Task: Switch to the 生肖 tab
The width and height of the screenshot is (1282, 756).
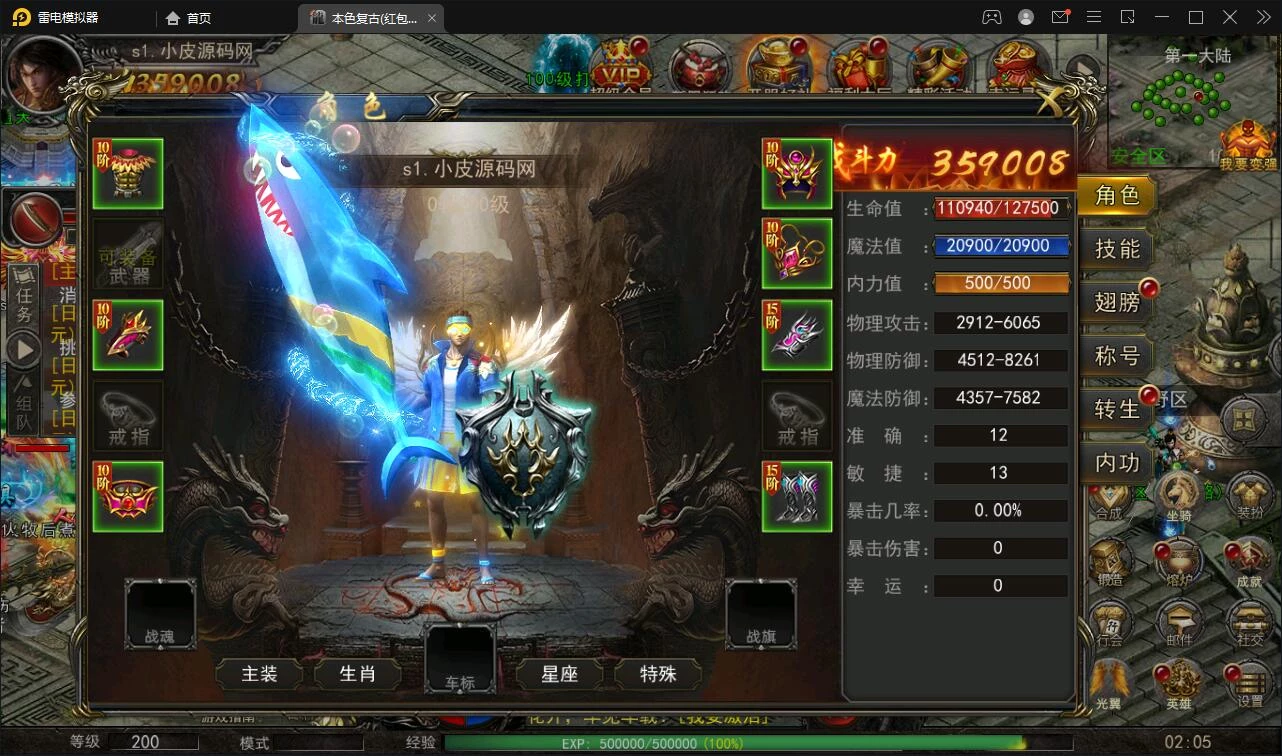Action: pos(357,674)
